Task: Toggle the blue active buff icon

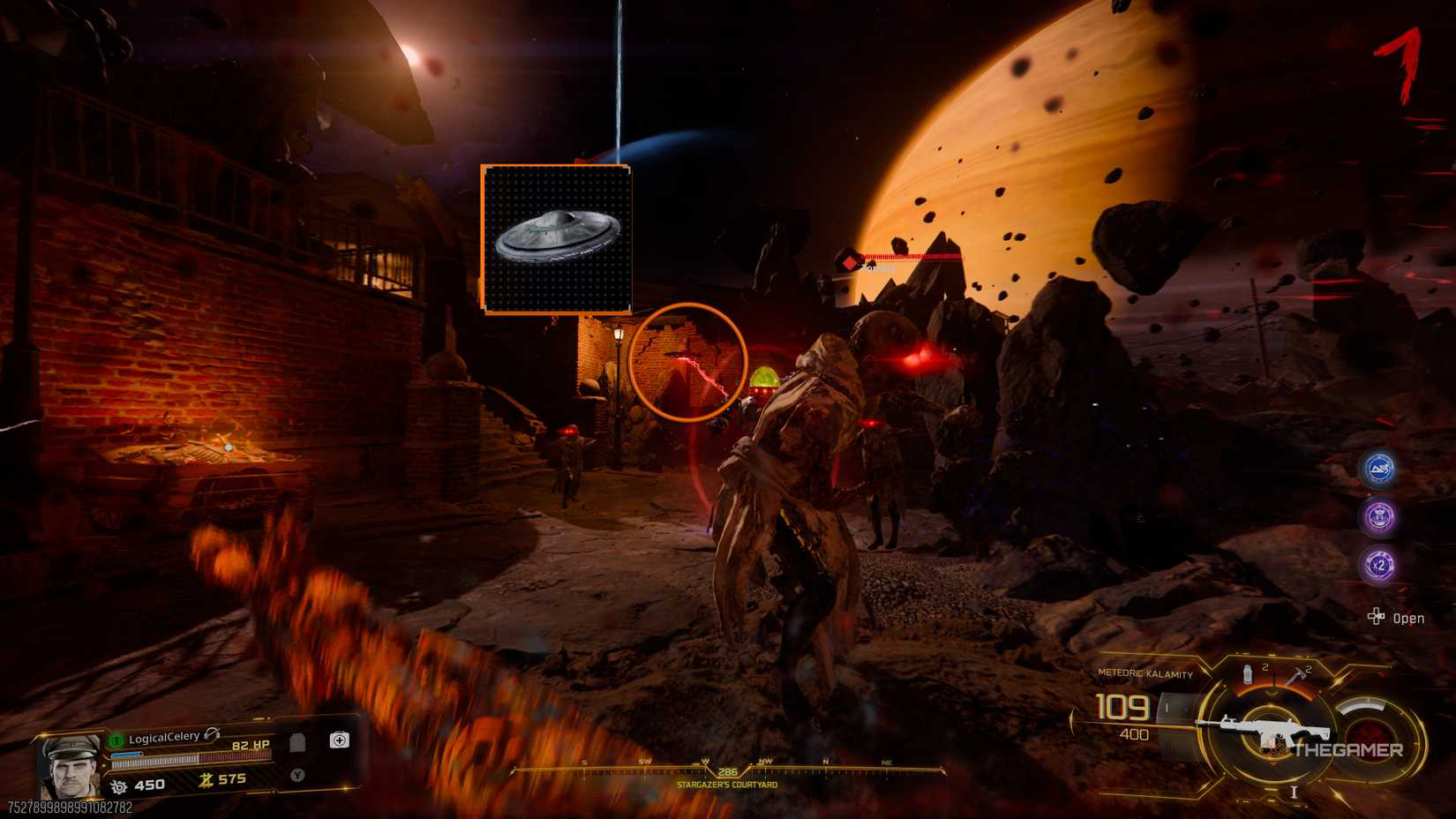Action: coord(1381,470)
